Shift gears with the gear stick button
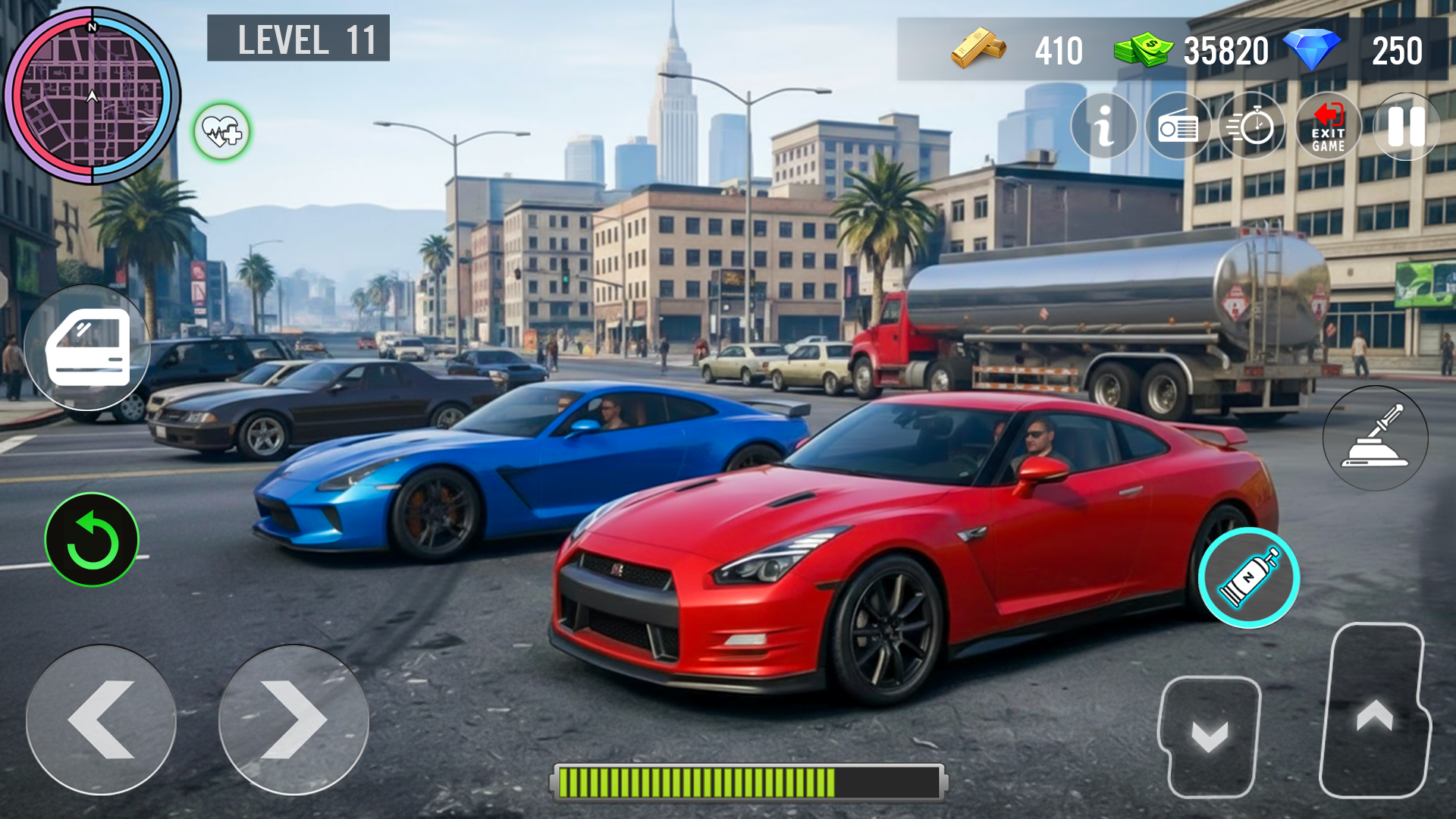 [1375, 438]
